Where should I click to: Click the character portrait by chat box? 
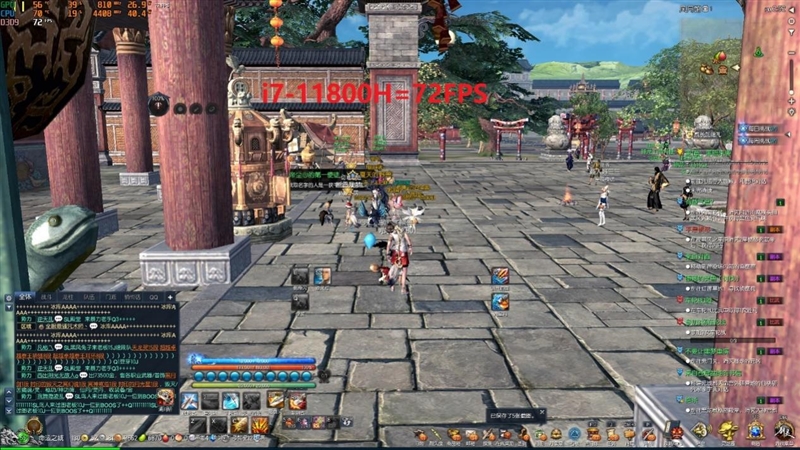coord(165,398)
